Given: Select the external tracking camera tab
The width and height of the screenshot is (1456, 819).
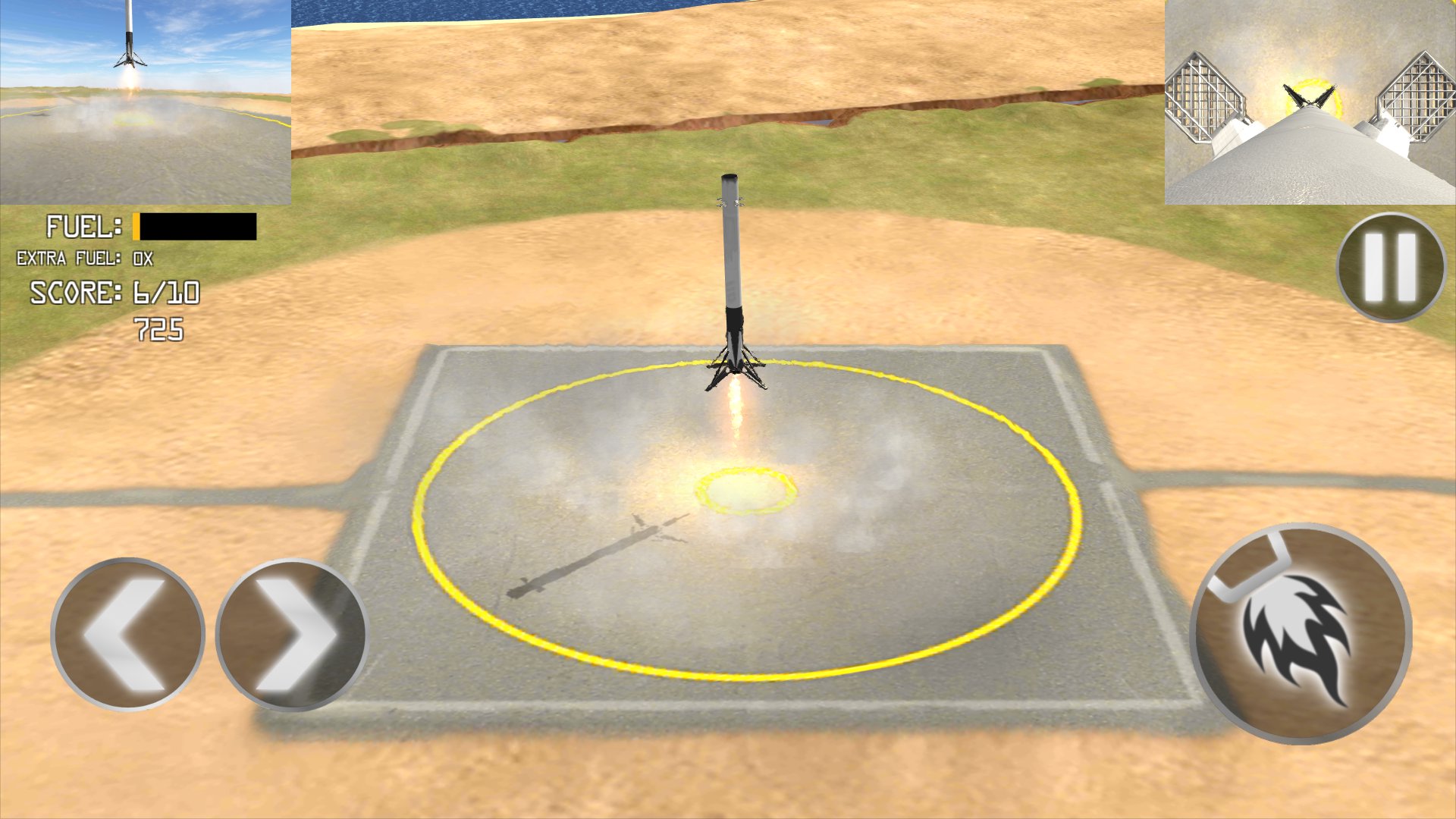Looking at the screenshot, I should tap(146, 102).
